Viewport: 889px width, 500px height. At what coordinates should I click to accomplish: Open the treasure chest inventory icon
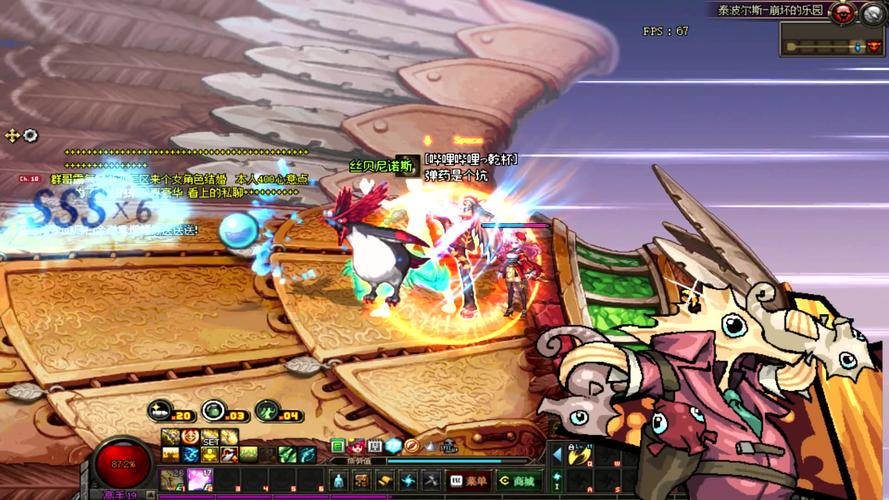[361, 481]
